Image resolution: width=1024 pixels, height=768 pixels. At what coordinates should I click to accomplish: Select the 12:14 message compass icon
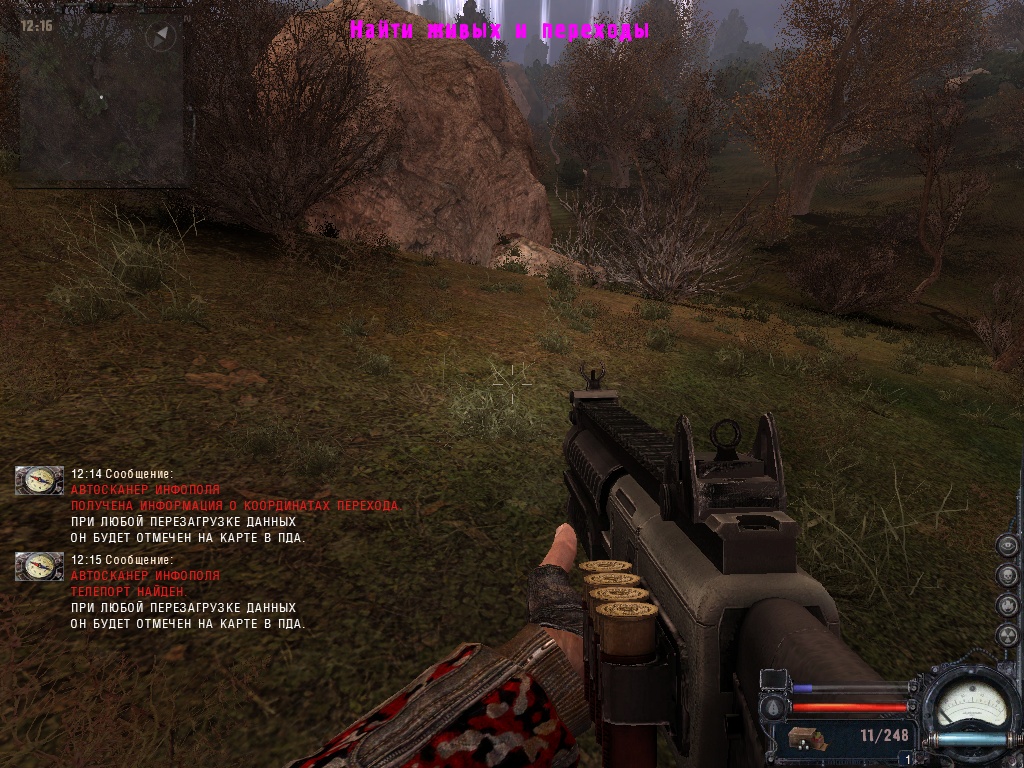point(40,481)
